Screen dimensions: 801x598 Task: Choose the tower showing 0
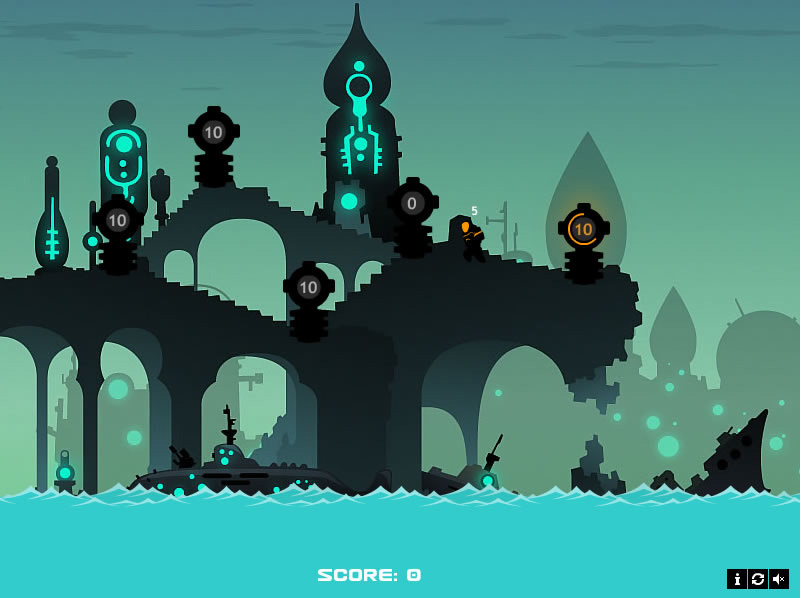point(412,204)
